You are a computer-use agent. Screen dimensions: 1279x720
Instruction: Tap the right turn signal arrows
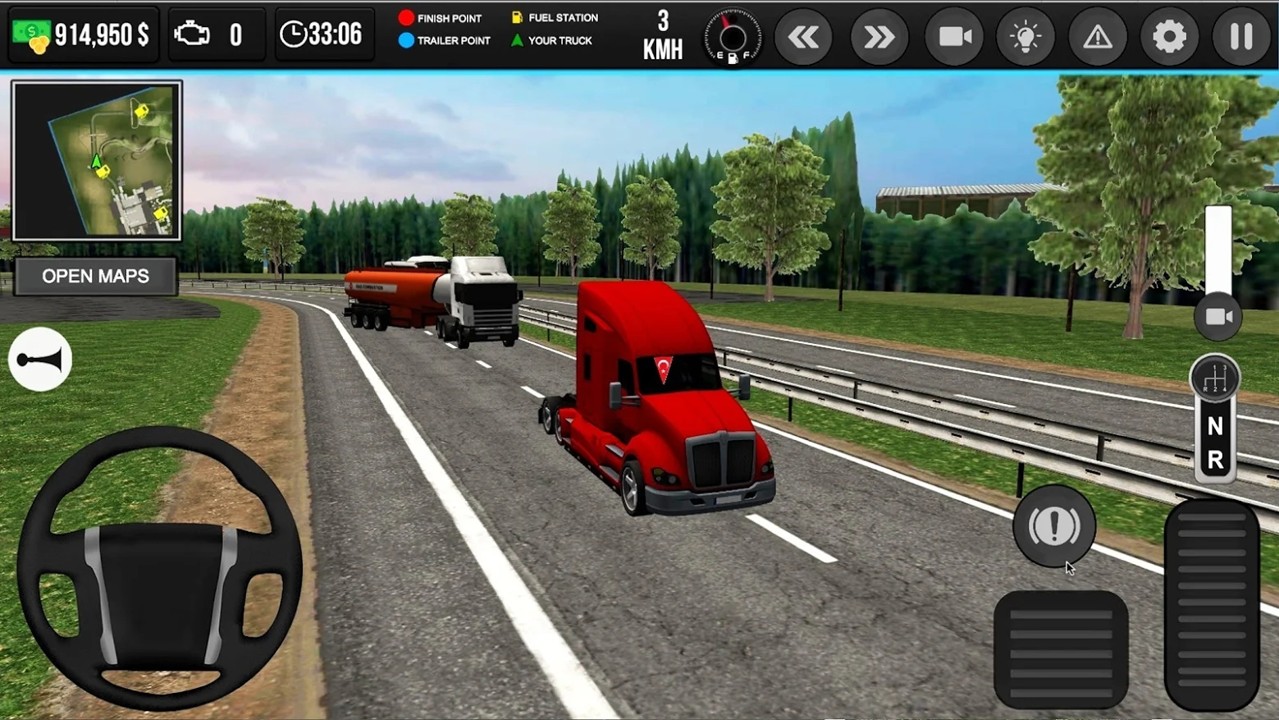[879, 37]
